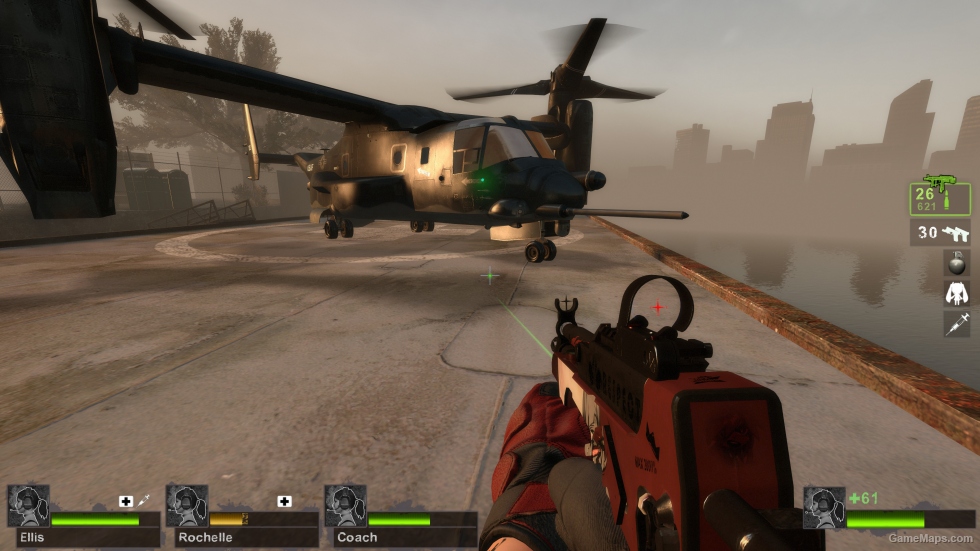Click Rochelle's teammate portrait

[x=187, y=506]
